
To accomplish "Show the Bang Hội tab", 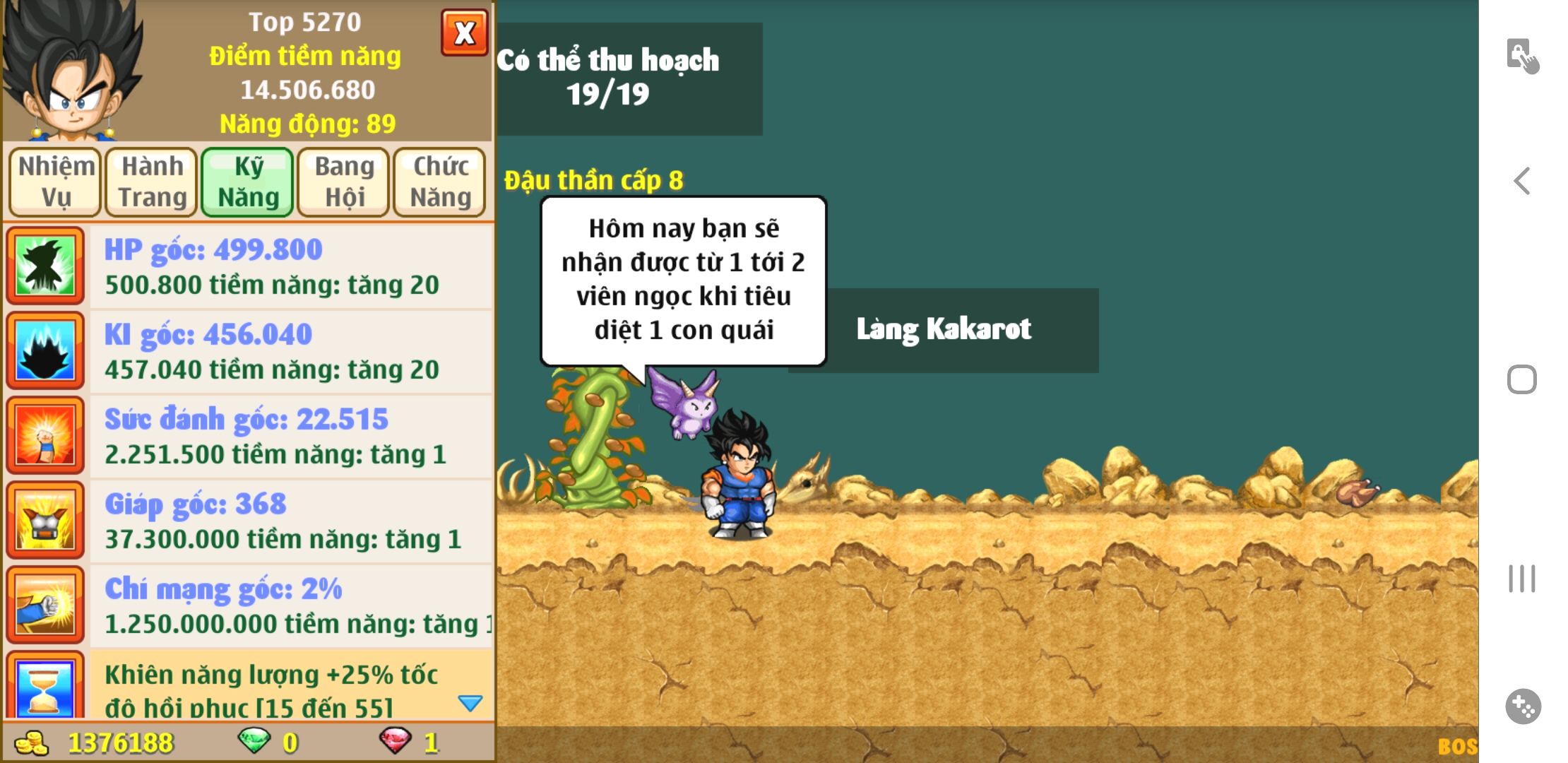I will 344,182.
